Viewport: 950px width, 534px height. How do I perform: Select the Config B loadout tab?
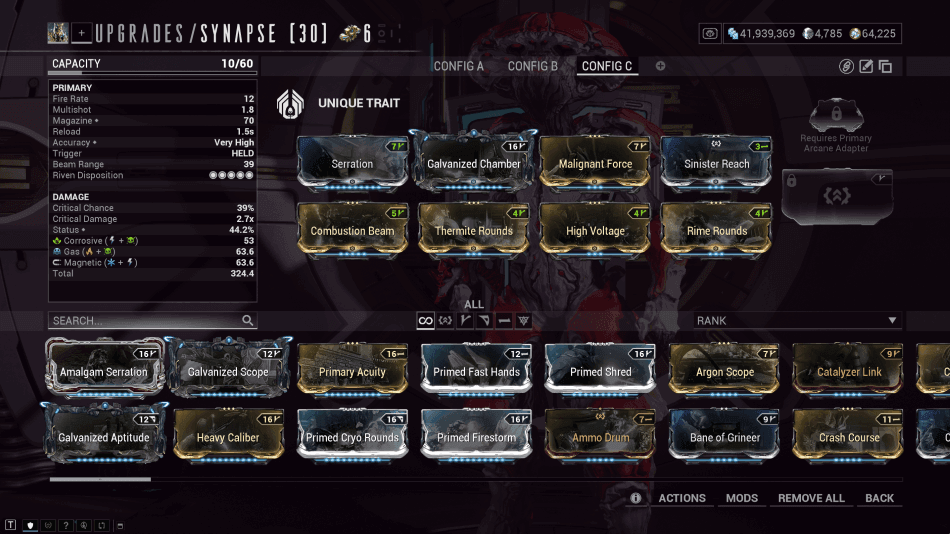point(533,66)
